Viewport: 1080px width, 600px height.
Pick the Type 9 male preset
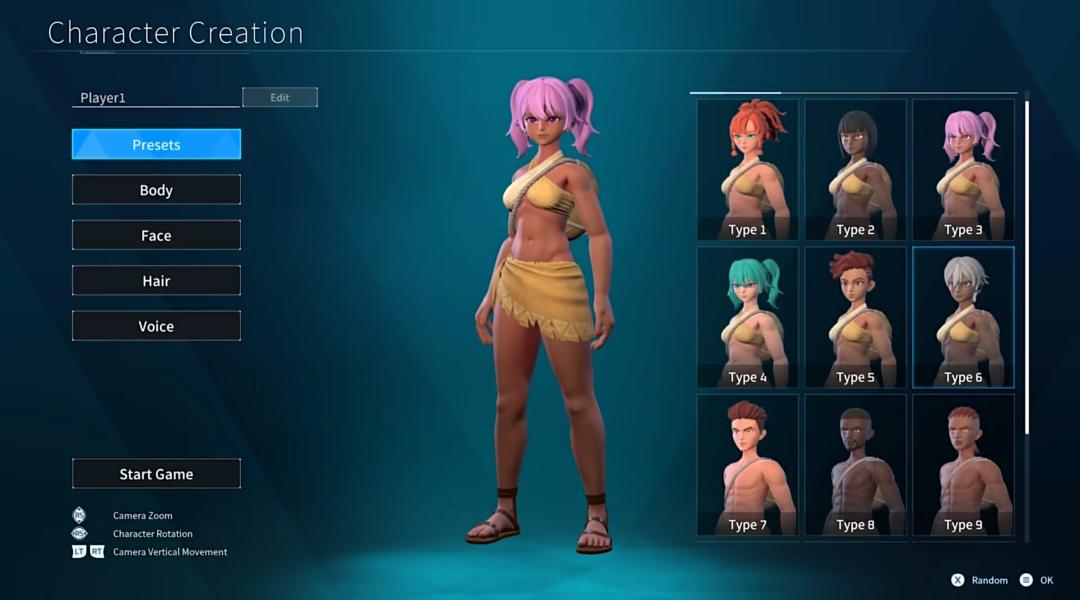click(963, 465)
